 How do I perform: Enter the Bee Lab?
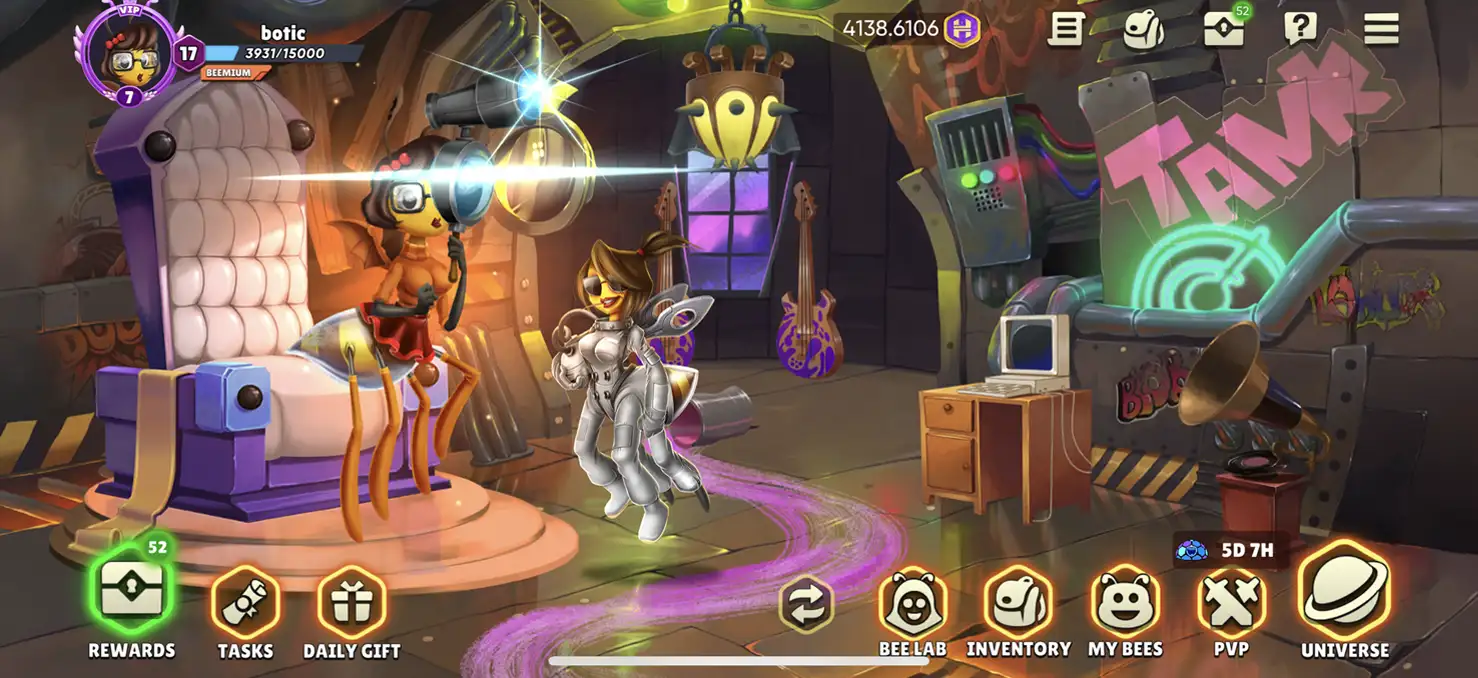click(x=912, y=603)
